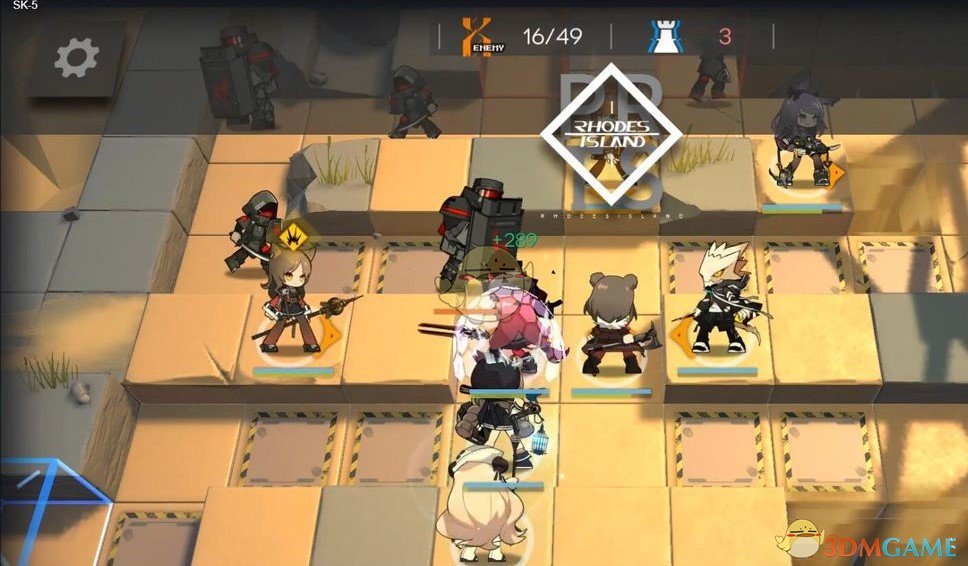Open the settings gear menu
Viewport: 968px width, 566px height.
[x=76, y=58]
